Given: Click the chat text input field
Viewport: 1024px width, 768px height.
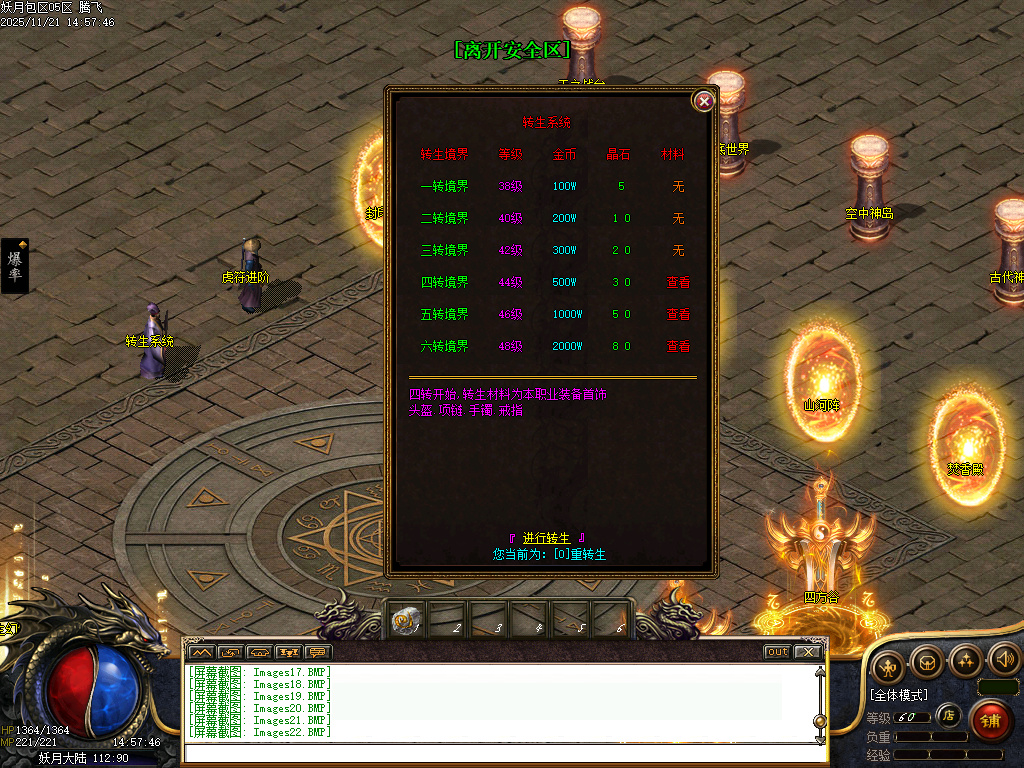Looking at the screenshot, I should (500, 753).
